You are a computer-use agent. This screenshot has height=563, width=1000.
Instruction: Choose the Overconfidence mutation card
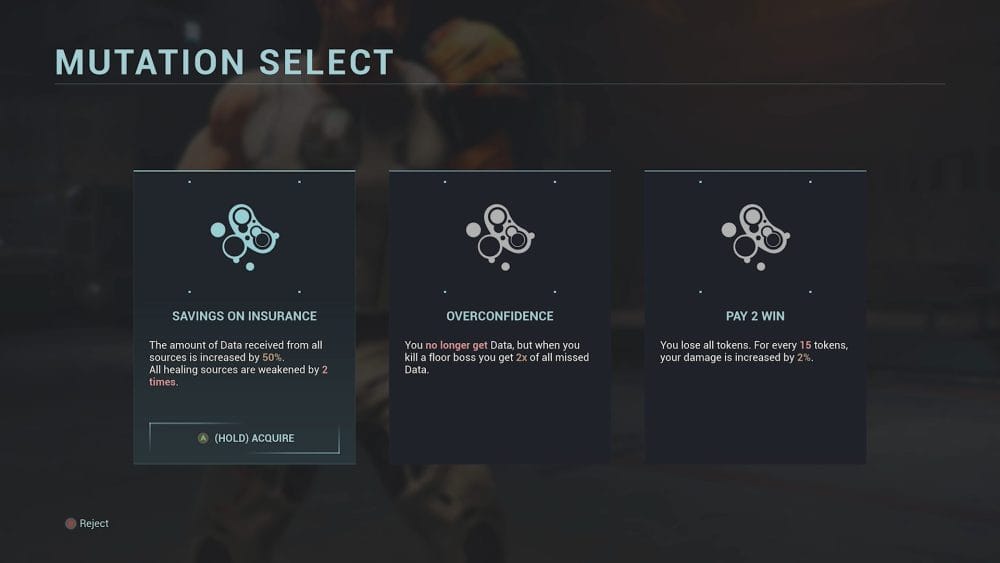tap(499, 316)
